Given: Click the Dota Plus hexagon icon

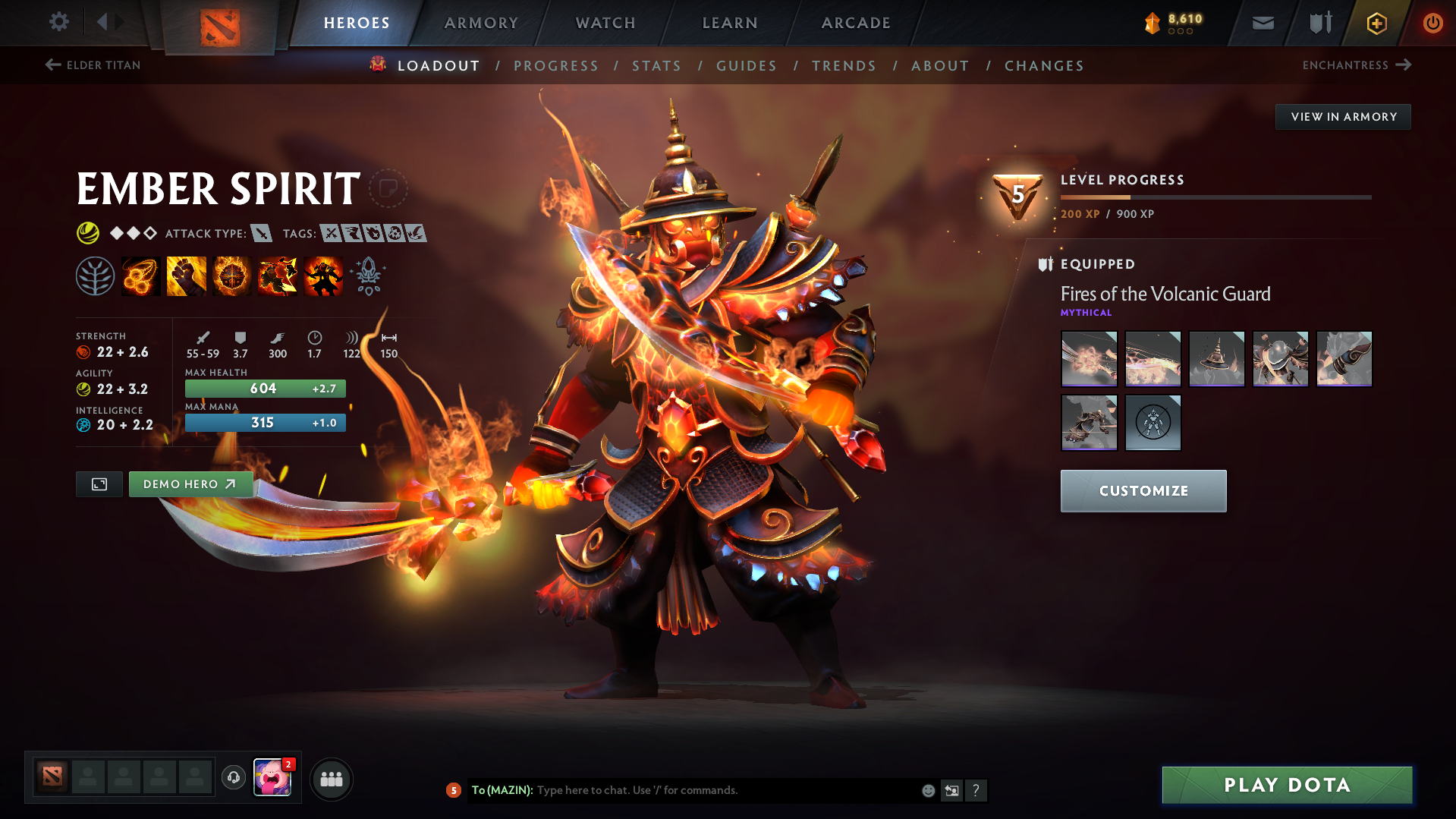Looking at the screenshot, I should point(1376,23).
